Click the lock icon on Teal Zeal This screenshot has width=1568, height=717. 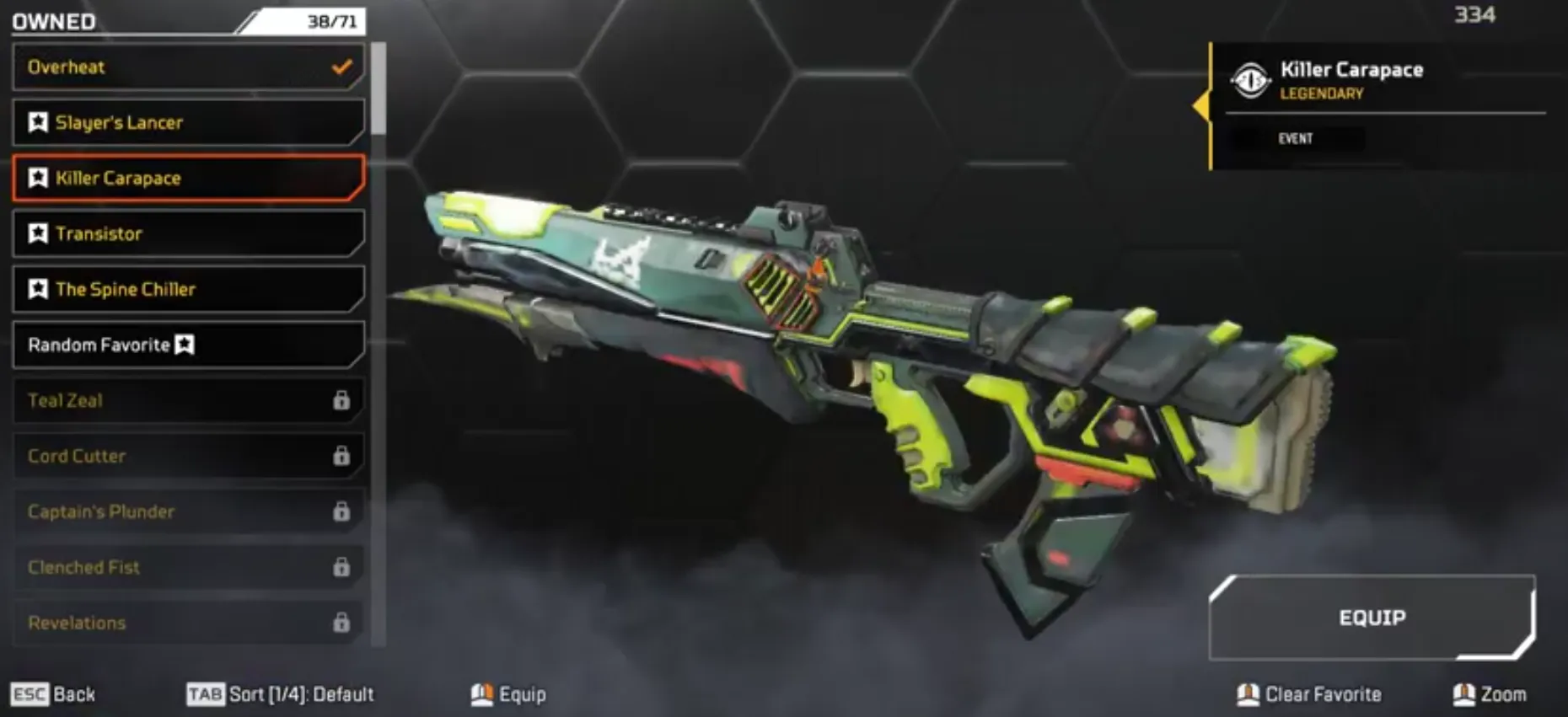tap(342, 401)
